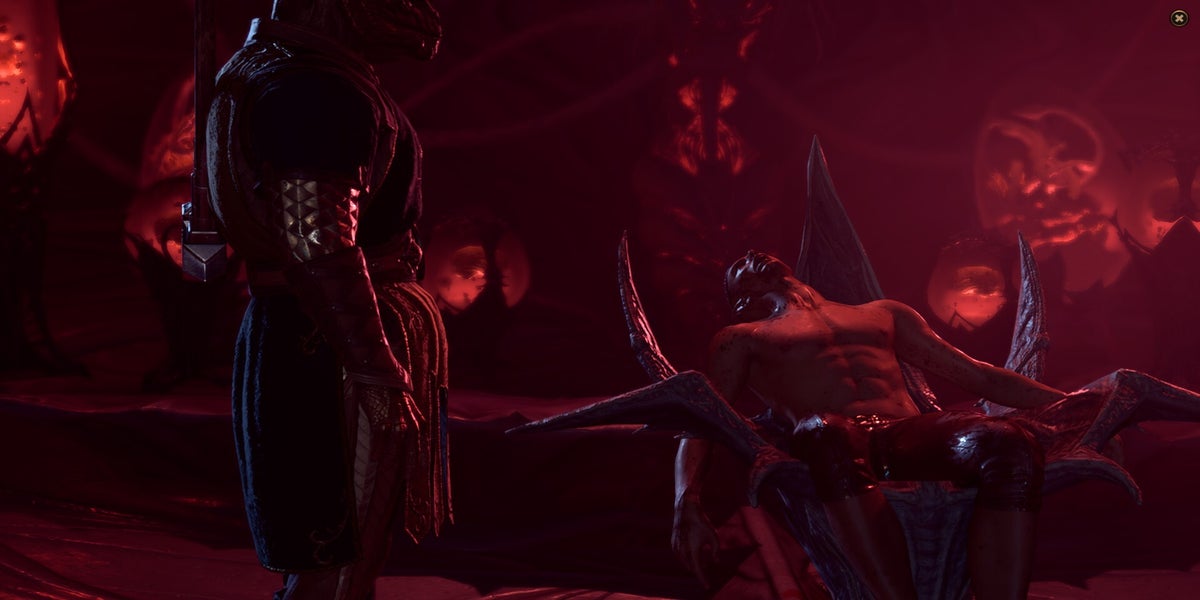Close the cutscene with the X button
The width and height of the screenshot is (1200, 600).
[1179, 17]
